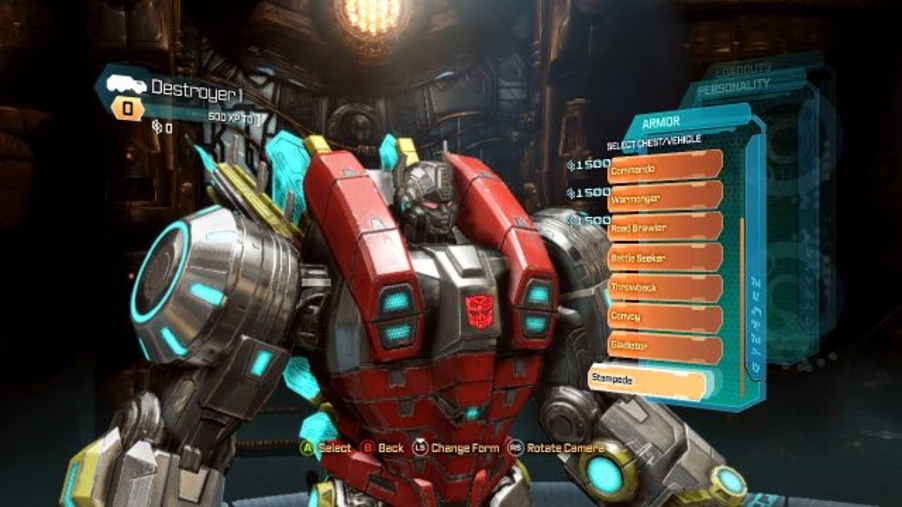Click the Armor panel header

tap(662, 122)
